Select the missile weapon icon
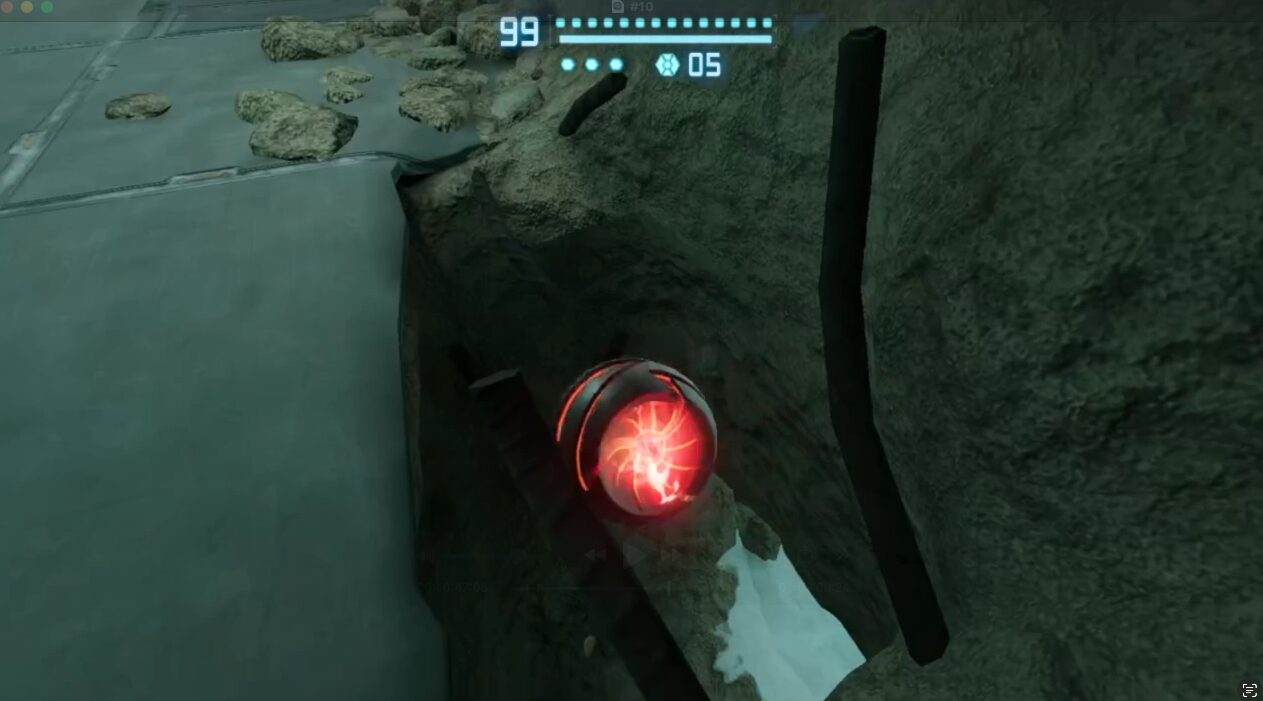The height and width of the screenshot is (701, 1263). click(x=667, y=66)
